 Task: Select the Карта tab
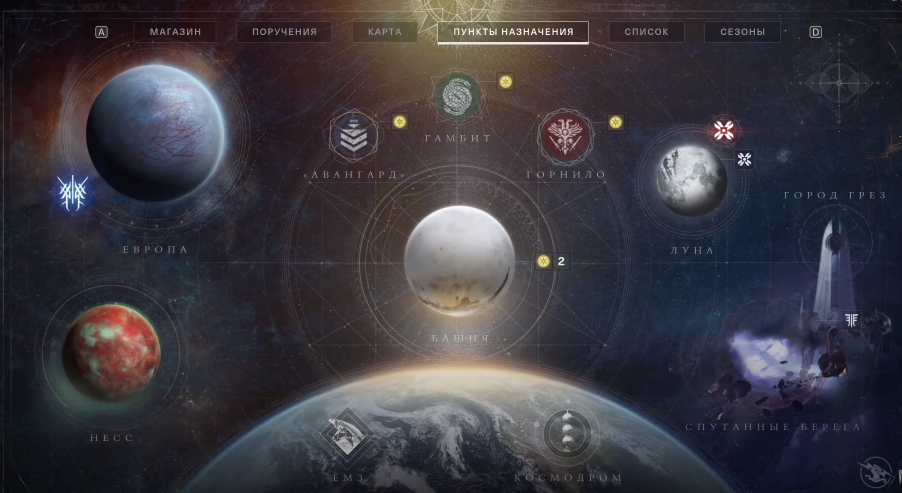[384, 32]
